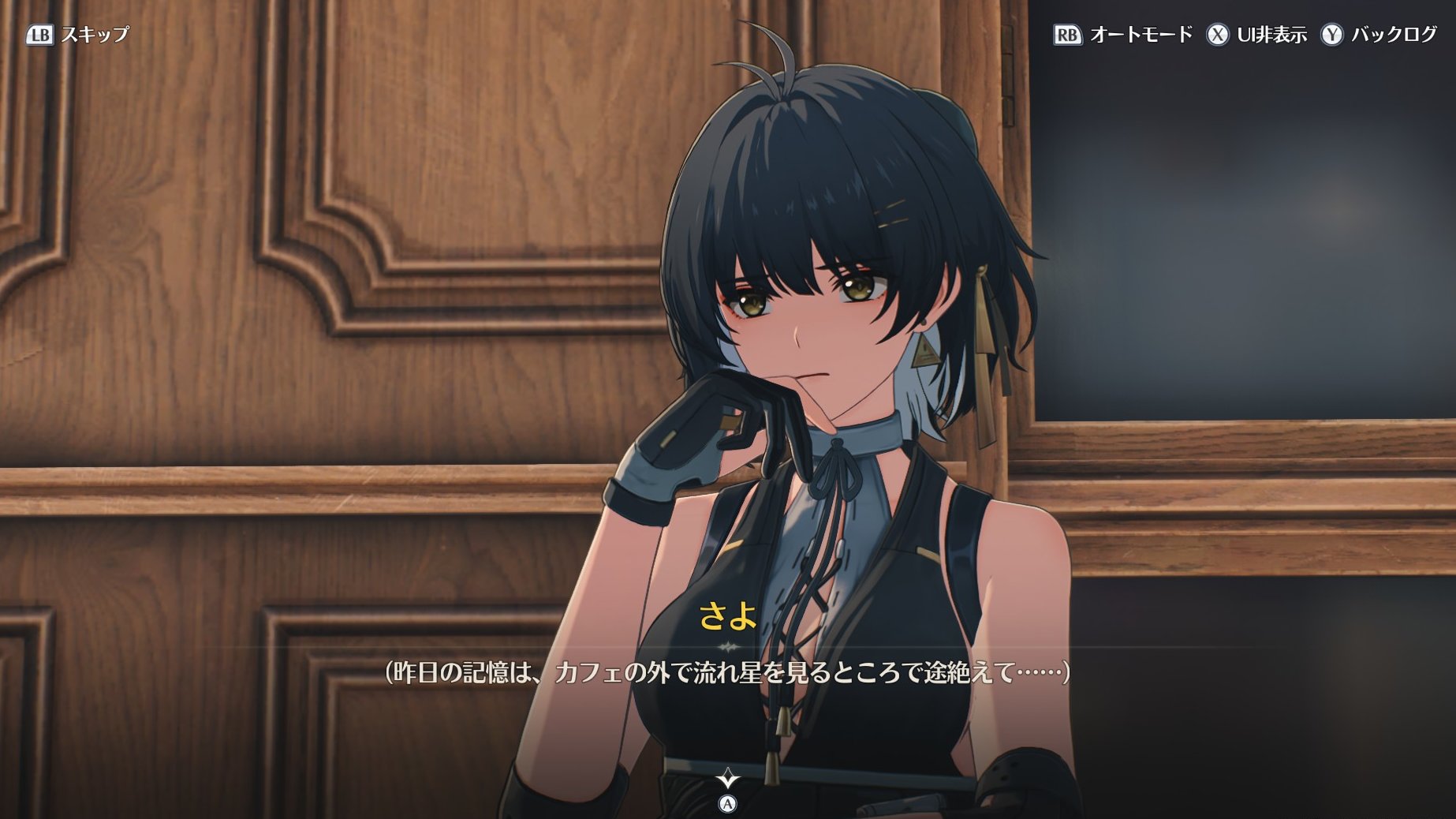Skip the cutscene via スキップ
The width and height of the screenshot is (1456, 819).
[77, 35]
